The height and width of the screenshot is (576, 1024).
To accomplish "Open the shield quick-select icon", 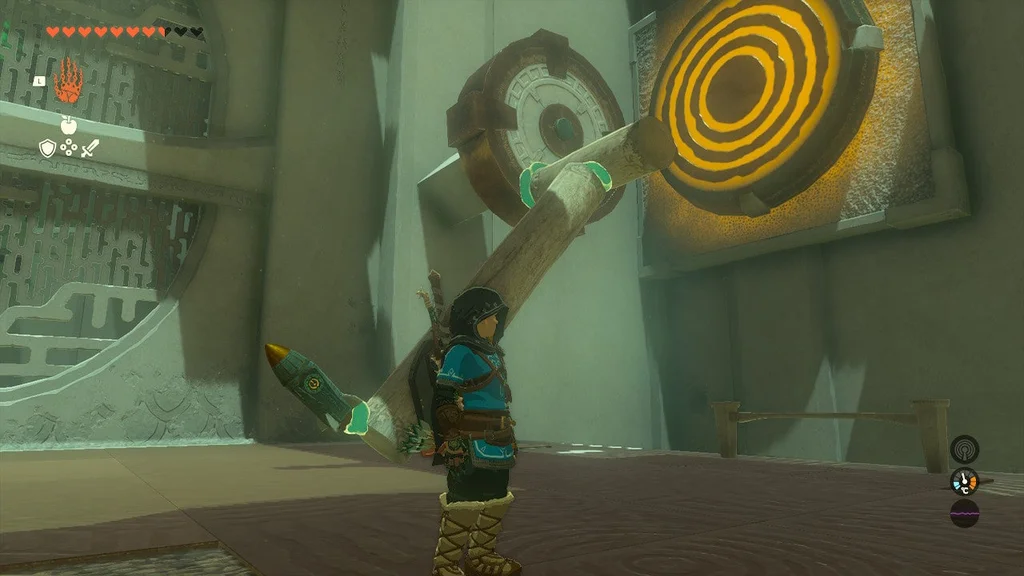I will click(47, 148).
